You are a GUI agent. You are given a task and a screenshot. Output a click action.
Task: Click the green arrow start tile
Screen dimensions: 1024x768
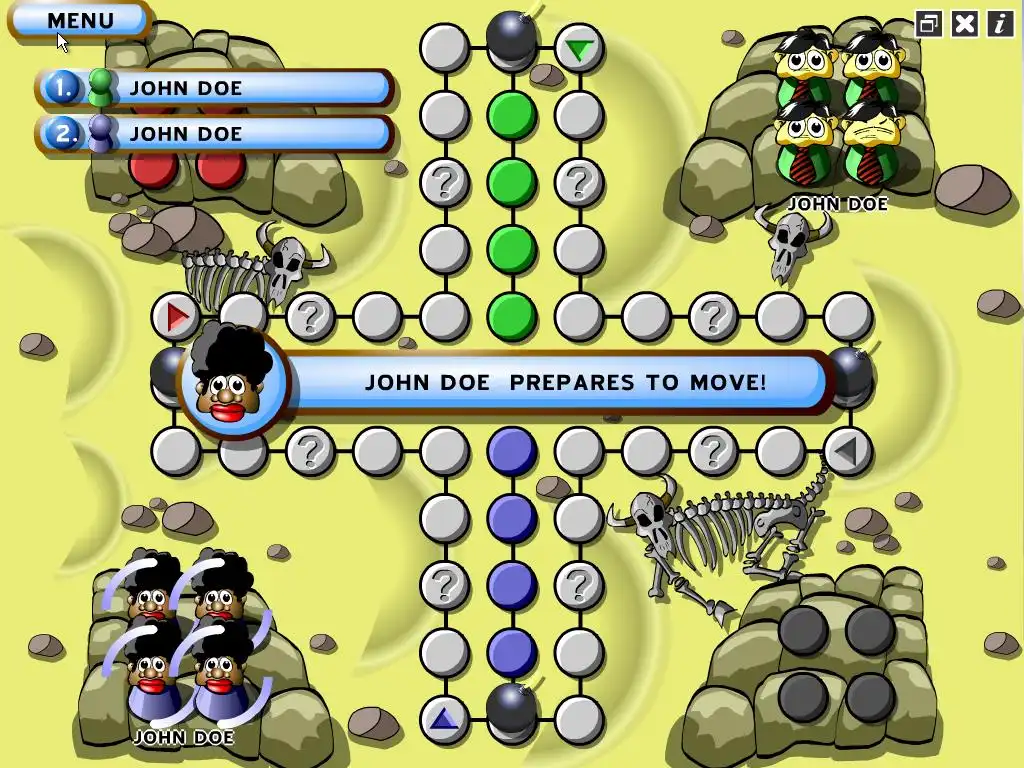(578, 48)
